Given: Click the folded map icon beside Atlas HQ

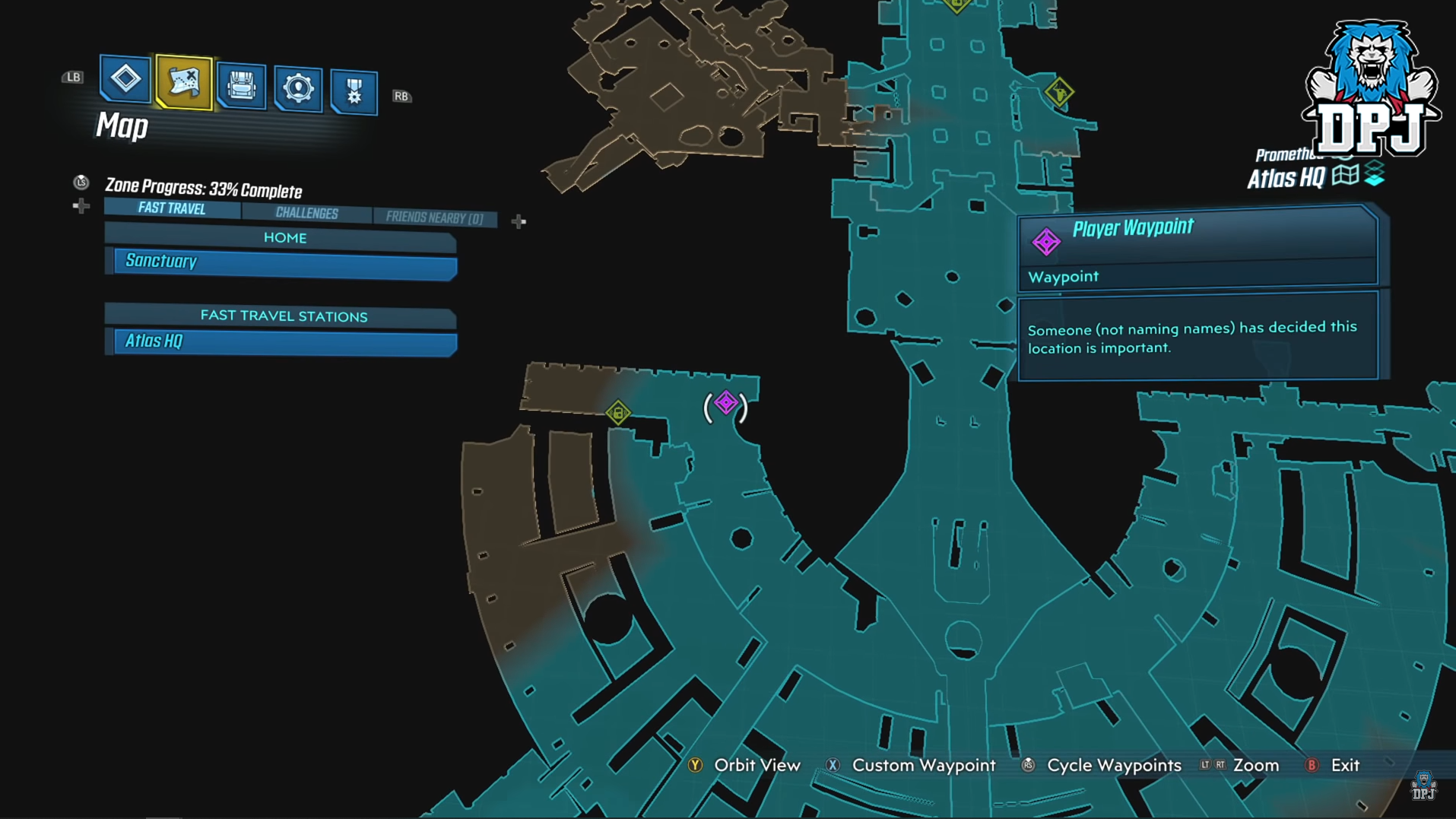Looking at the screenshot, I should click(1345, 175).
